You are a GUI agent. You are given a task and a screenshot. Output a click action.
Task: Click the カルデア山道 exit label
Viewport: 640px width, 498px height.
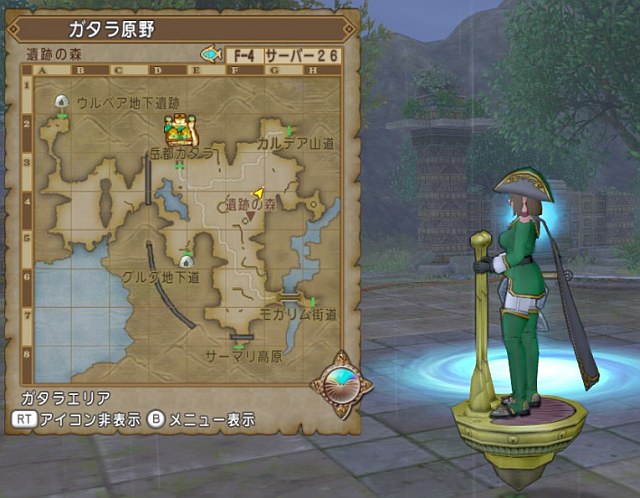point(294,145)
